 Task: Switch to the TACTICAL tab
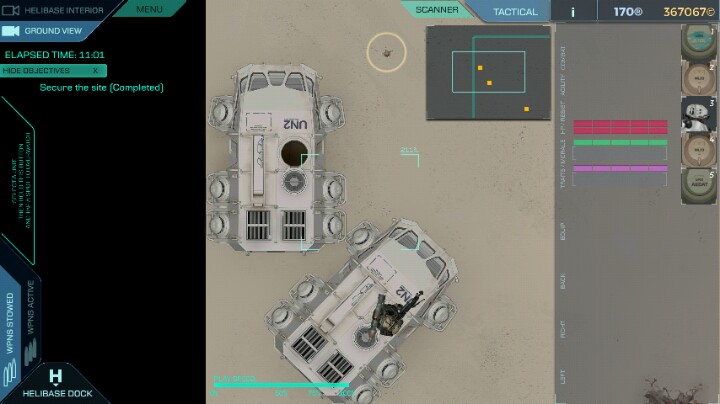click(516, 12)
